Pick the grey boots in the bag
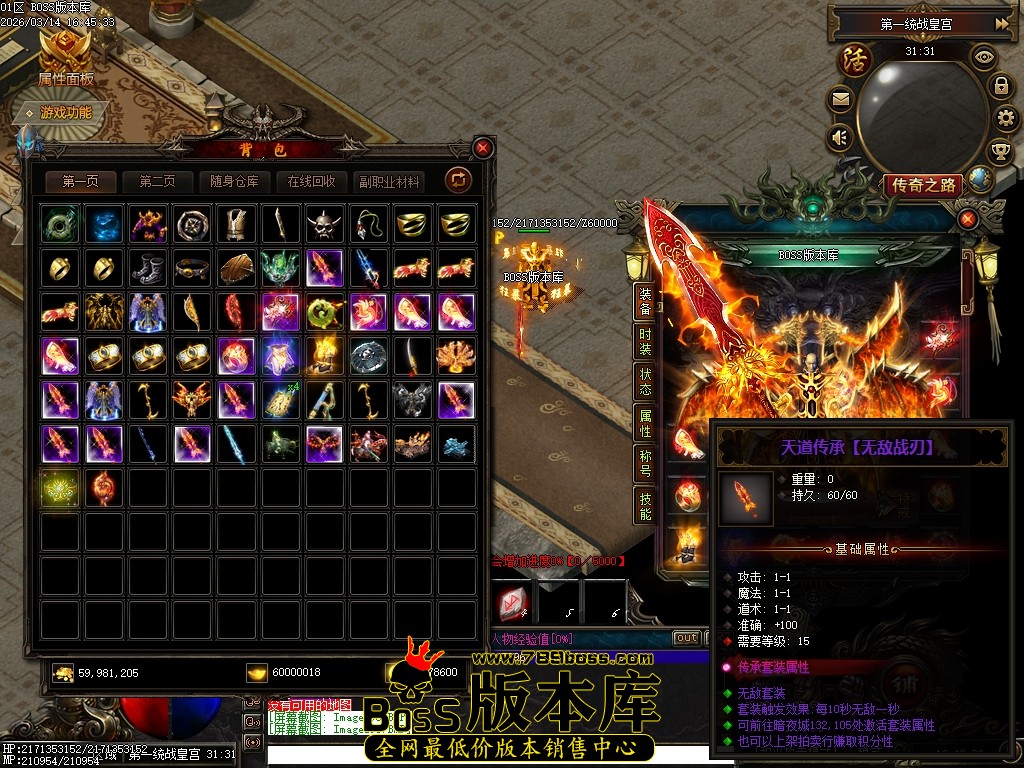1024x768 pixels. [x=148, y=268]
